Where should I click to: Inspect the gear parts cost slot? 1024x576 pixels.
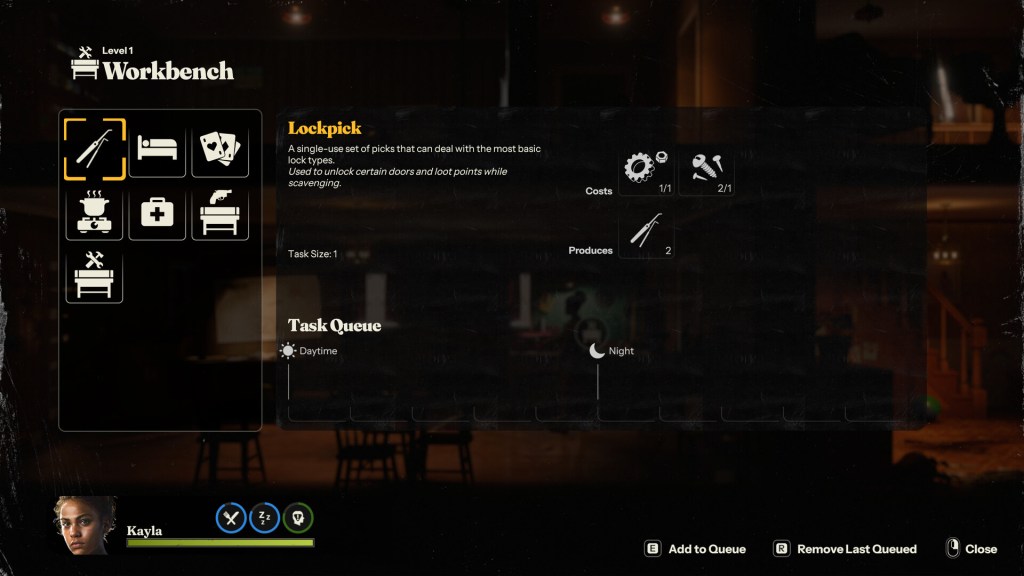[646, 170]
